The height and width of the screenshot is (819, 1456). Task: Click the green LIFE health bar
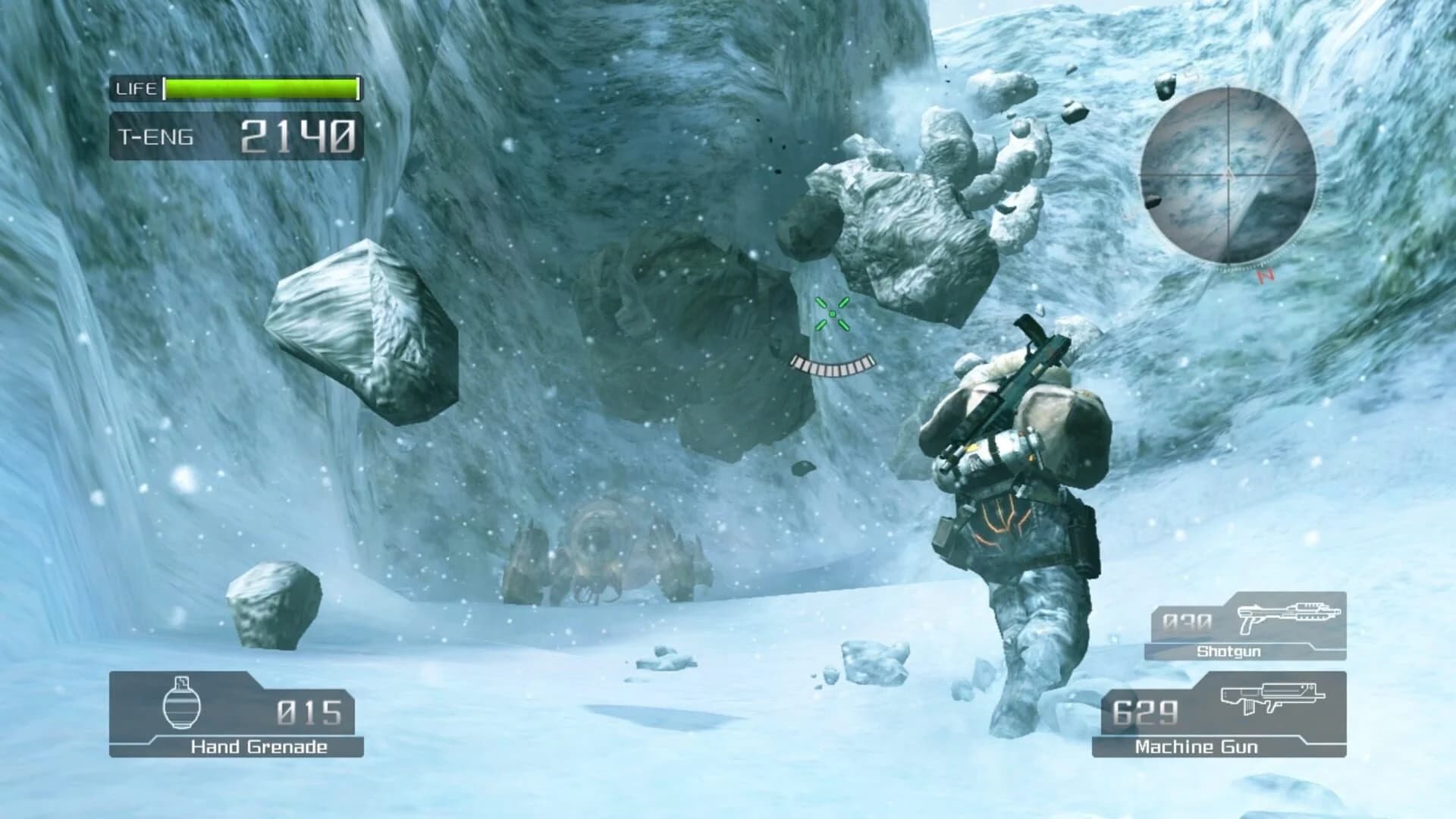tap(262, 88)
